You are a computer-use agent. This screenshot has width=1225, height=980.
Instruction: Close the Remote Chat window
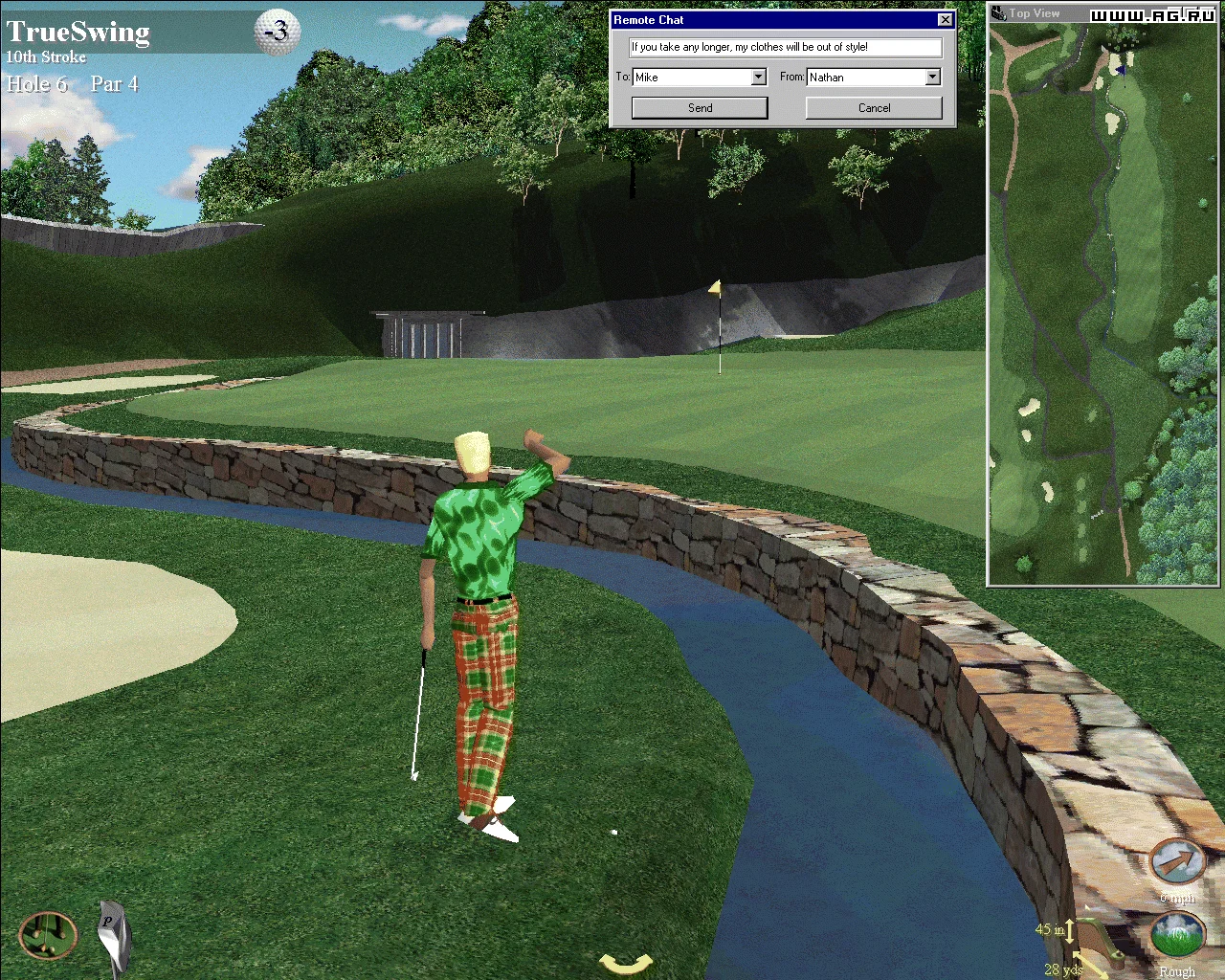[945, 20]
